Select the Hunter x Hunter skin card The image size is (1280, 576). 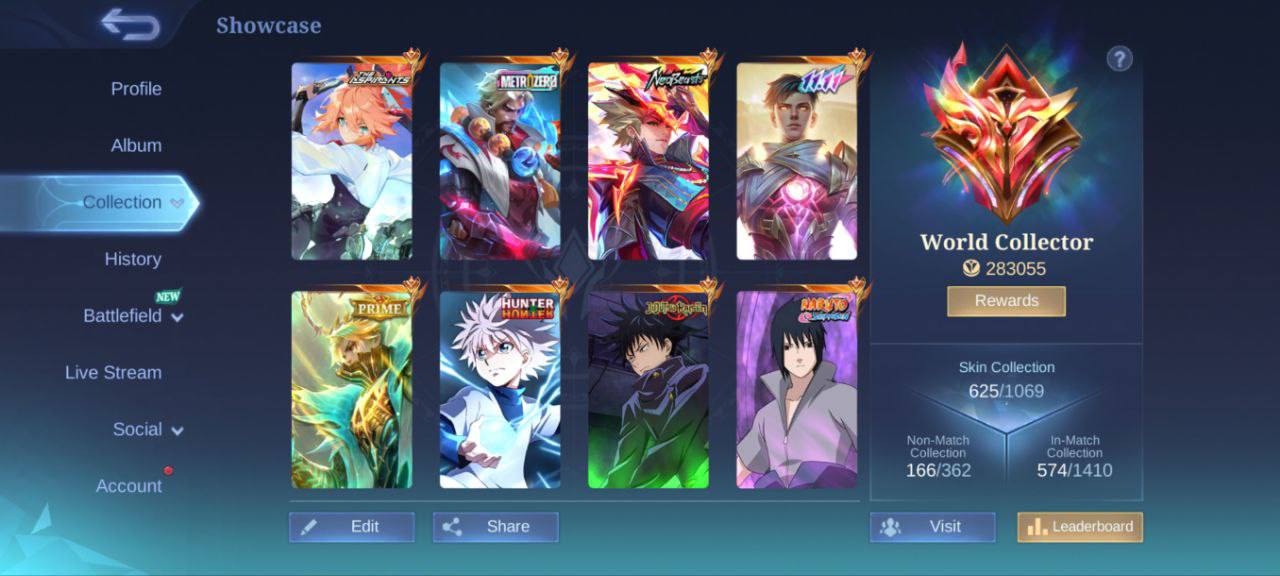coord(500,390)
